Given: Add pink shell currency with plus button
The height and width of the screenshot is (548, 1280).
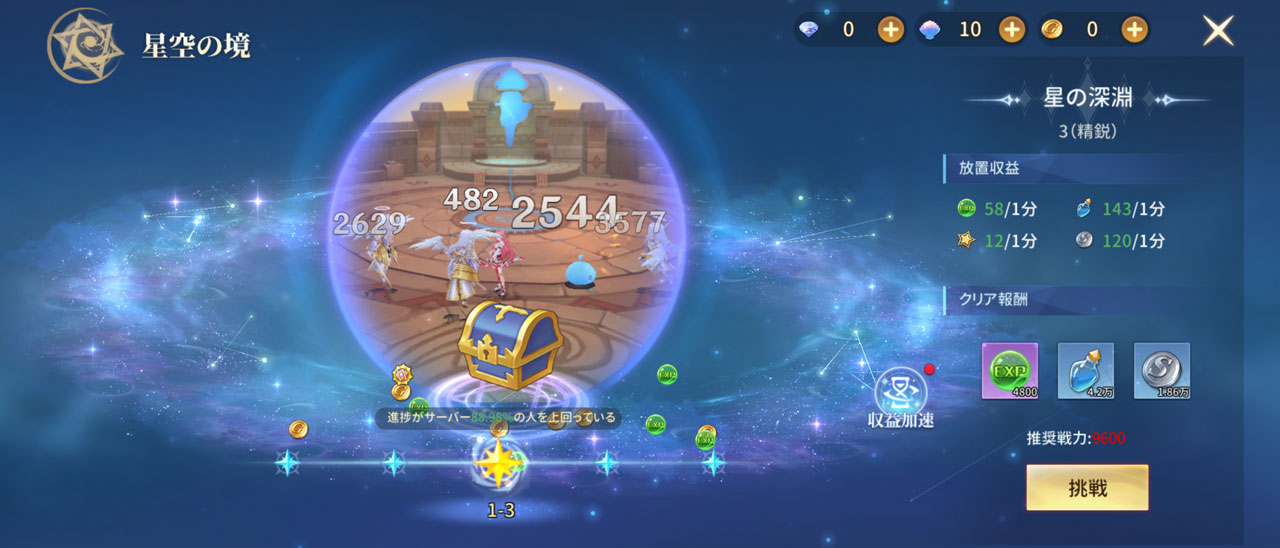Looking at the screenshot, I should [x=1012, y=30].
